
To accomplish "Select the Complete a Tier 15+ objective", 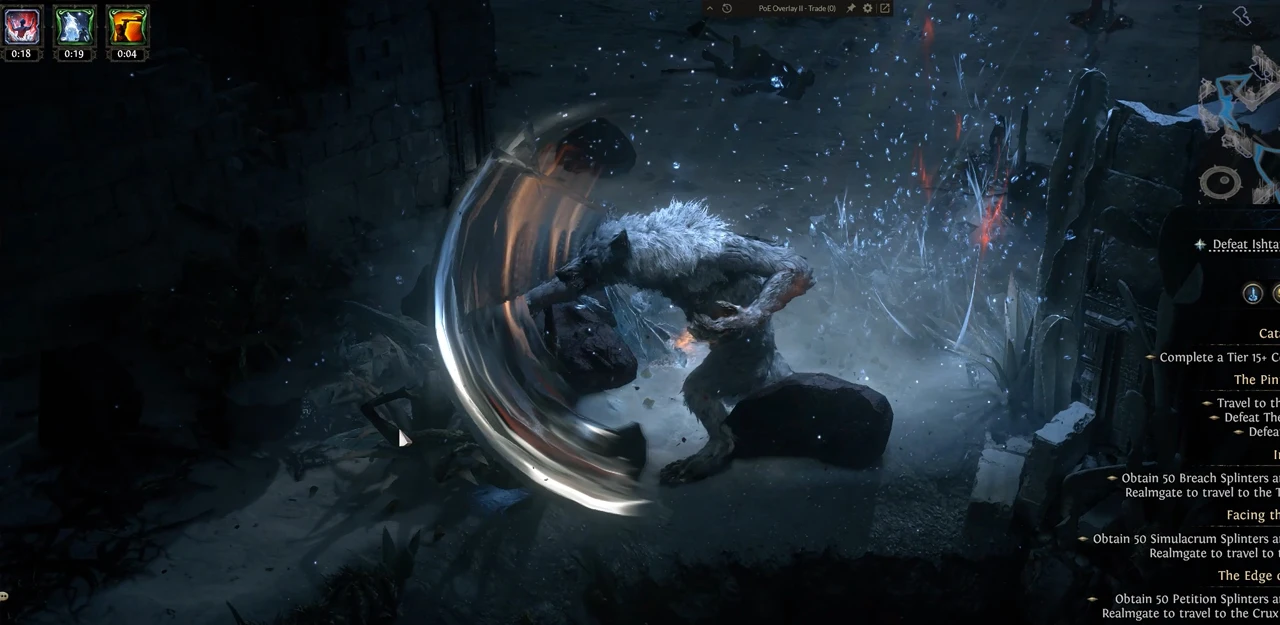I will [x=1219, y=357].
